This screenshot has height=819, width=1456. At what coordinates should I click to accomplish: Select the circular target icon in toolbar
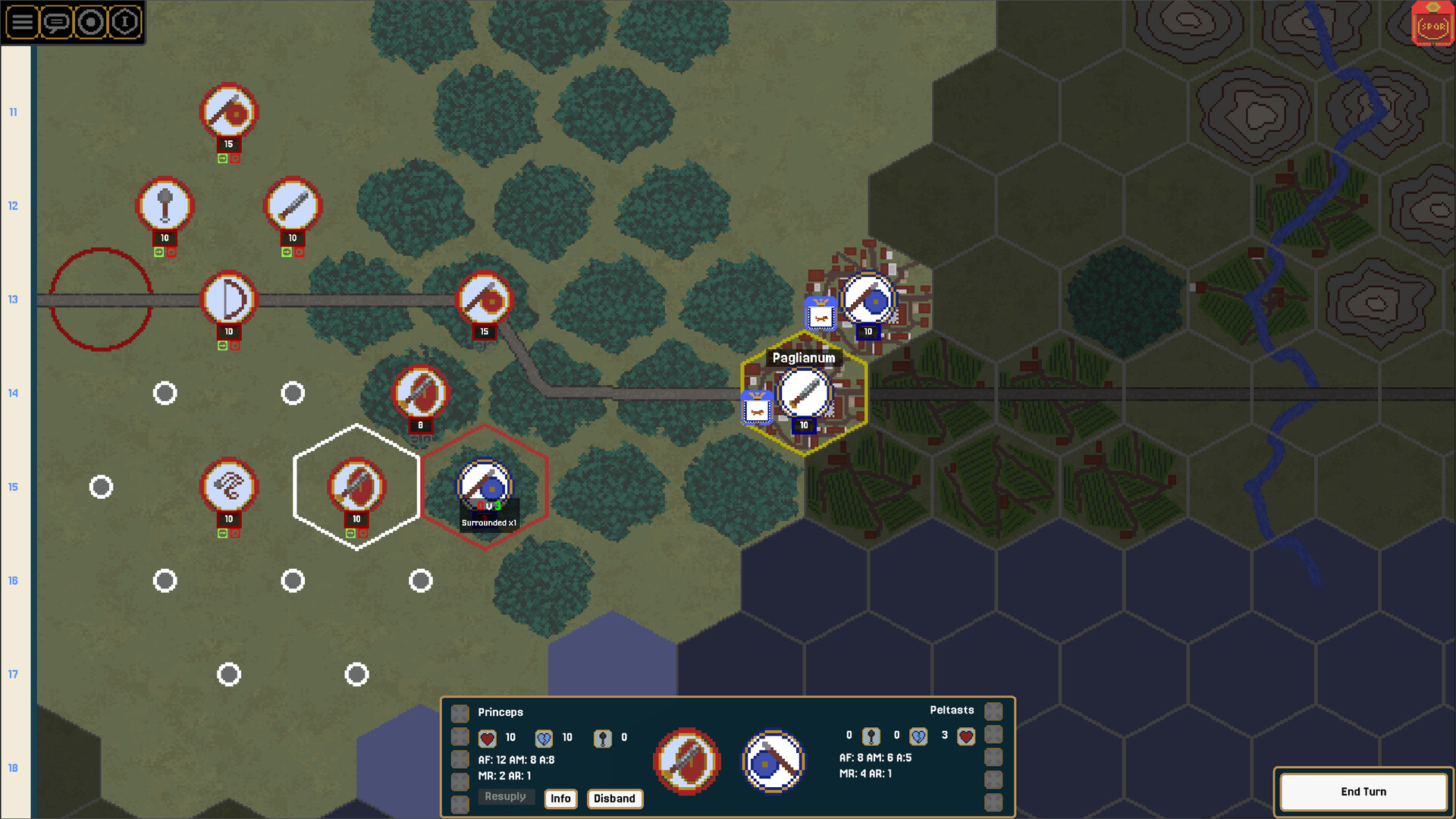(89, 23)
